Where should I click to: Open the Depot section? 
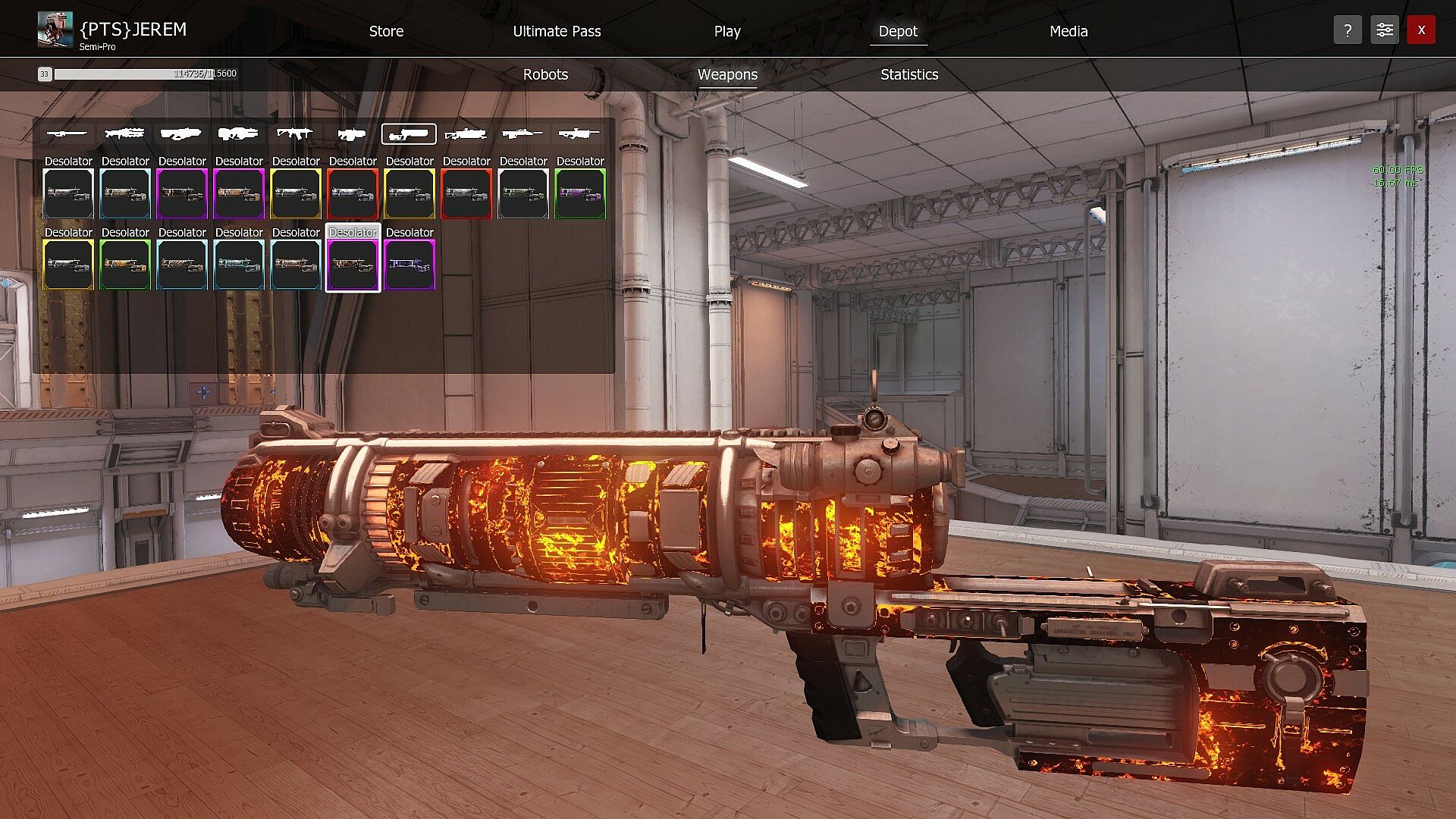point(898,31)
